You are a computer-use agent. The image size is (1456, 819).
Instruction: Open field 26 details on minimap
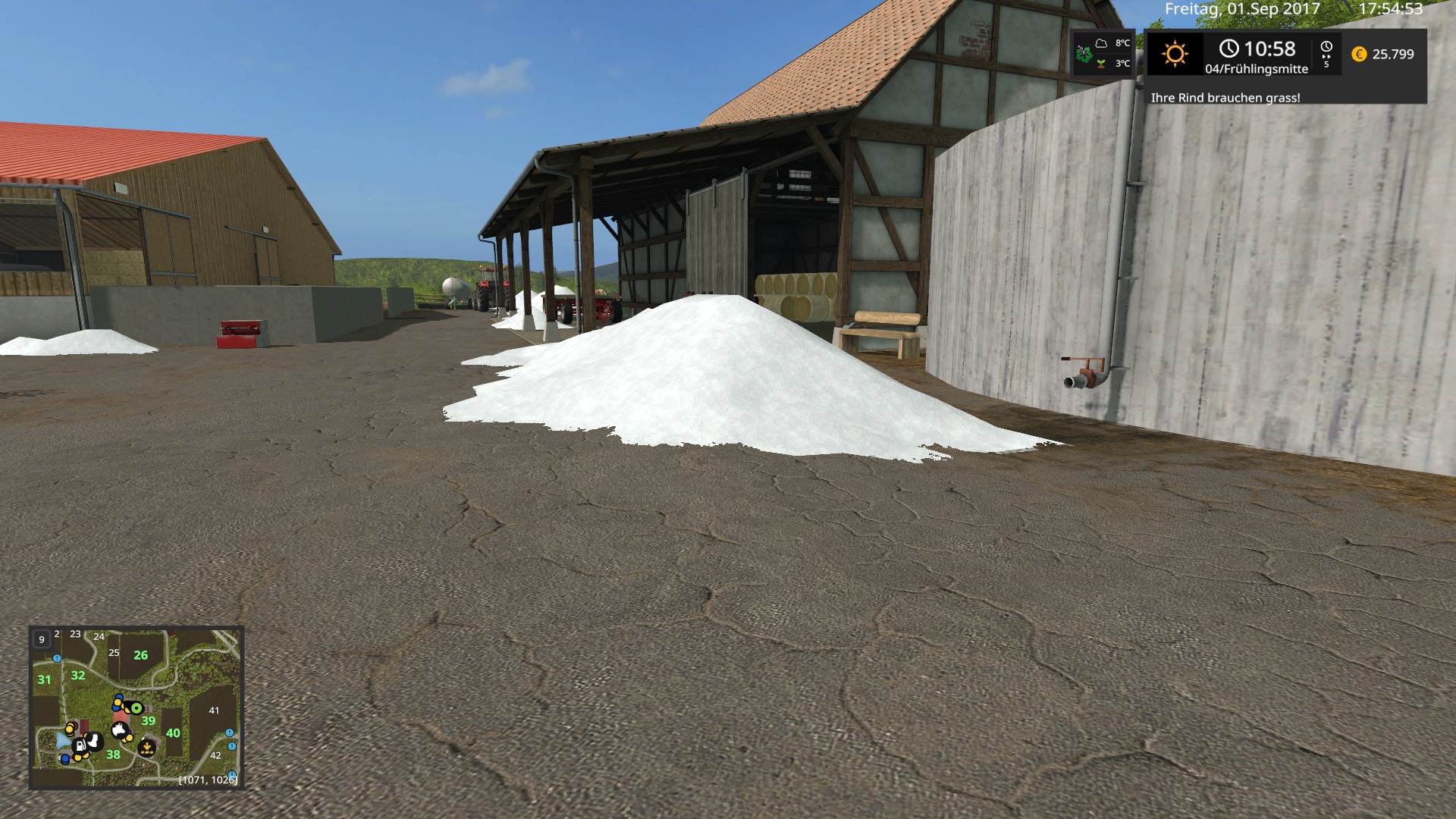tap(141, 654)
